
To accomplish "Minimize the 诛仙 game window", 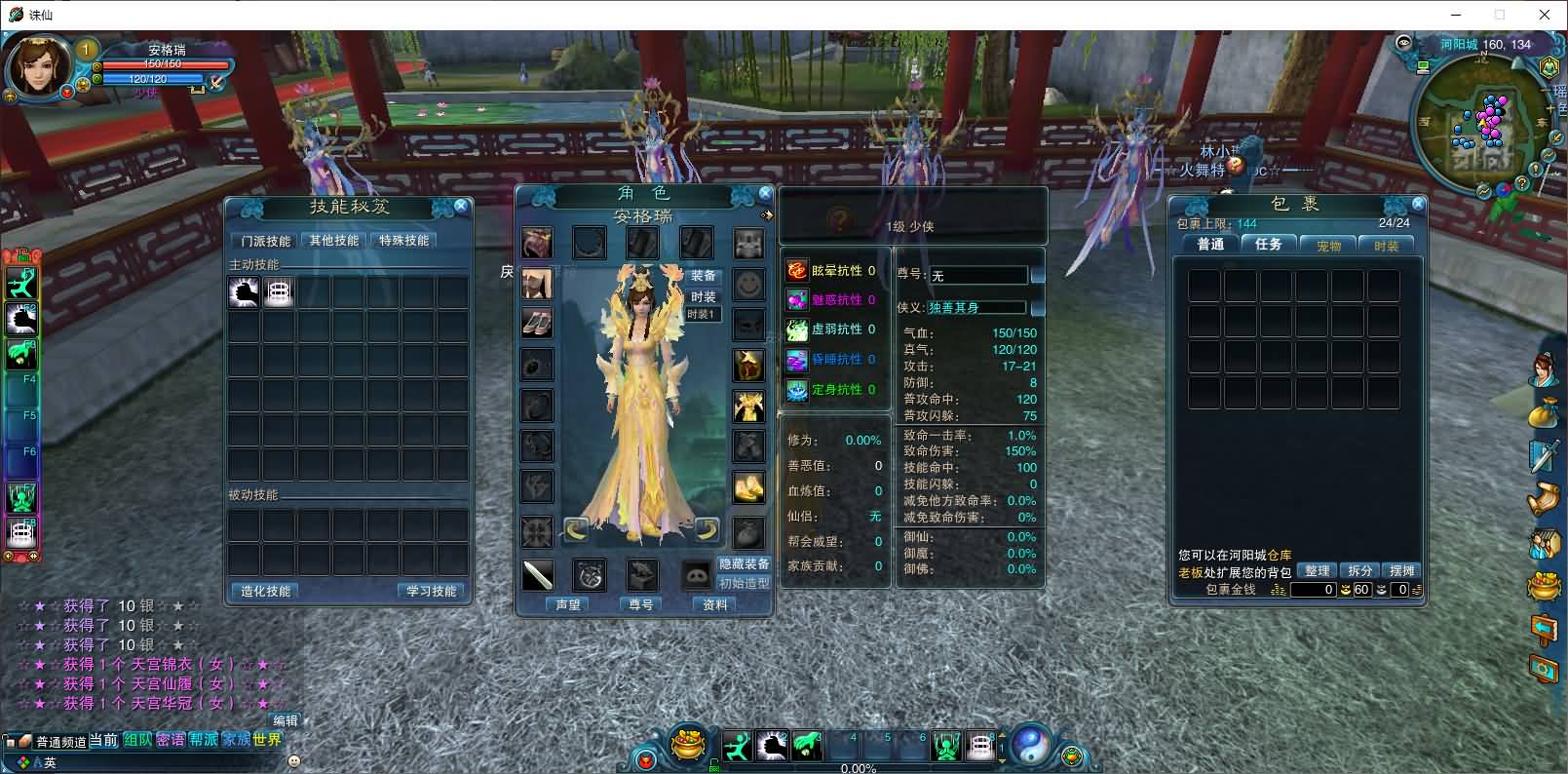I will [1456, 15].
